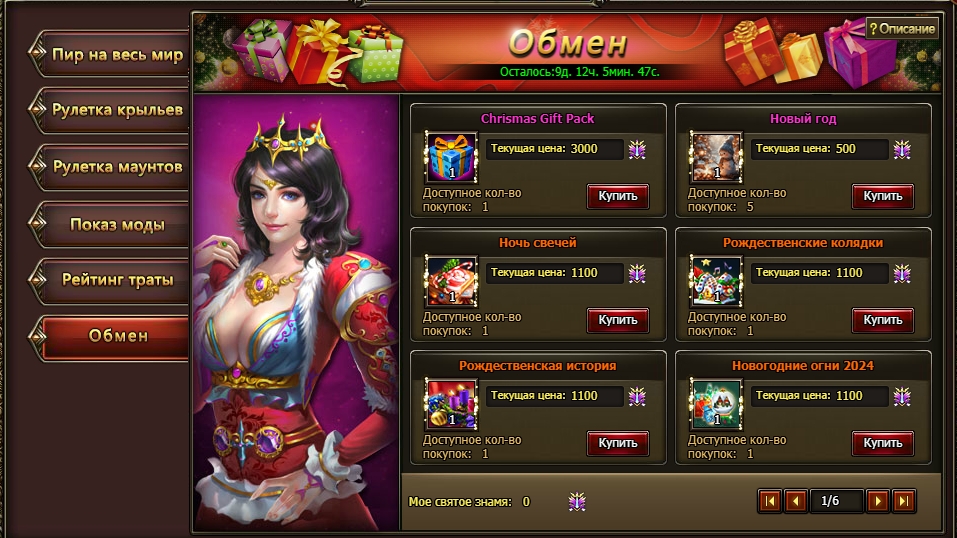Image resolution: width=957 pixels, height=538 pixels.
Task: Buy the Новый год item
Action: tap(883, 196)
